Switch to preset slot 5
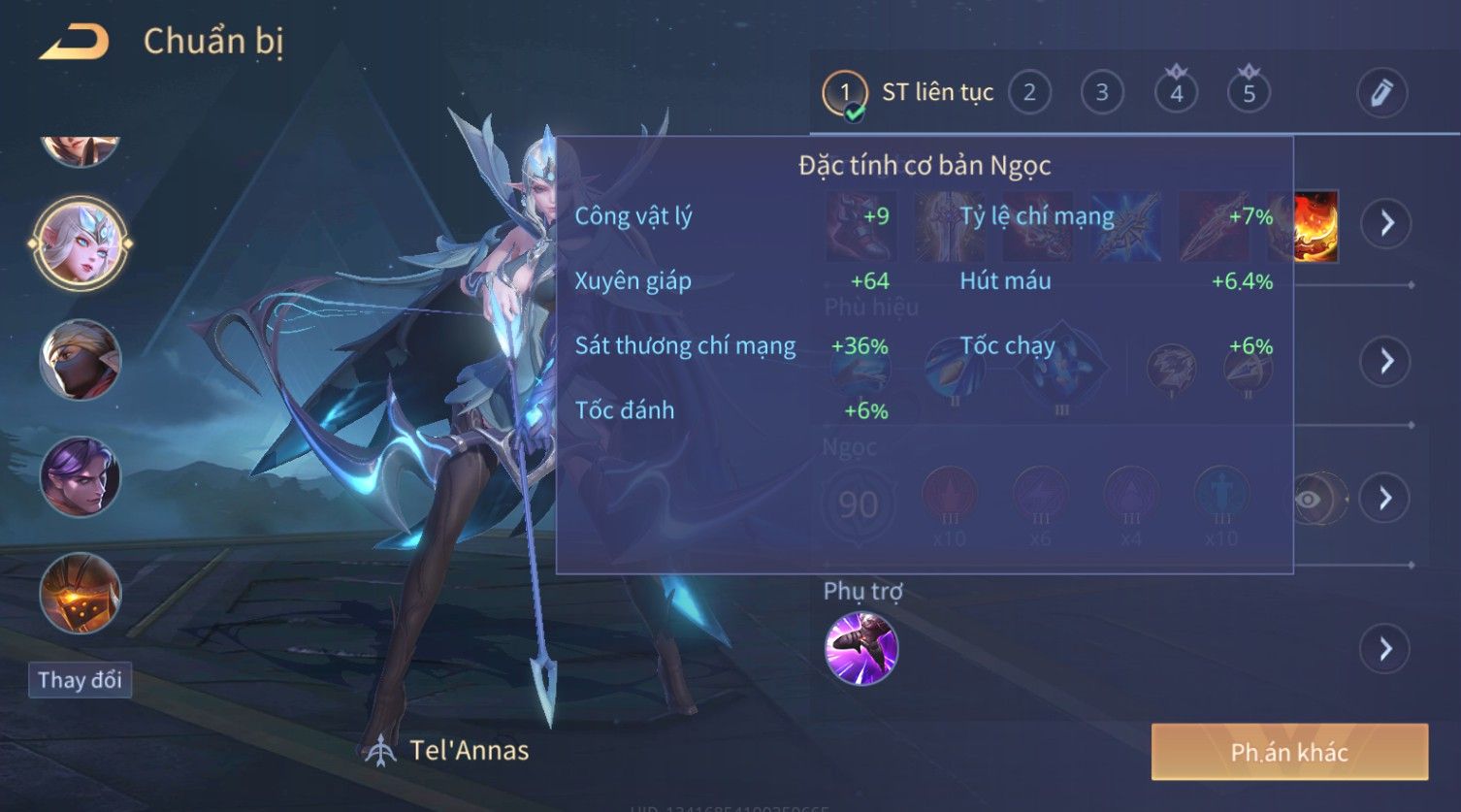The height and width of the screenshot is (812, 1461). pyautogui.click(x=1249, y=93)
